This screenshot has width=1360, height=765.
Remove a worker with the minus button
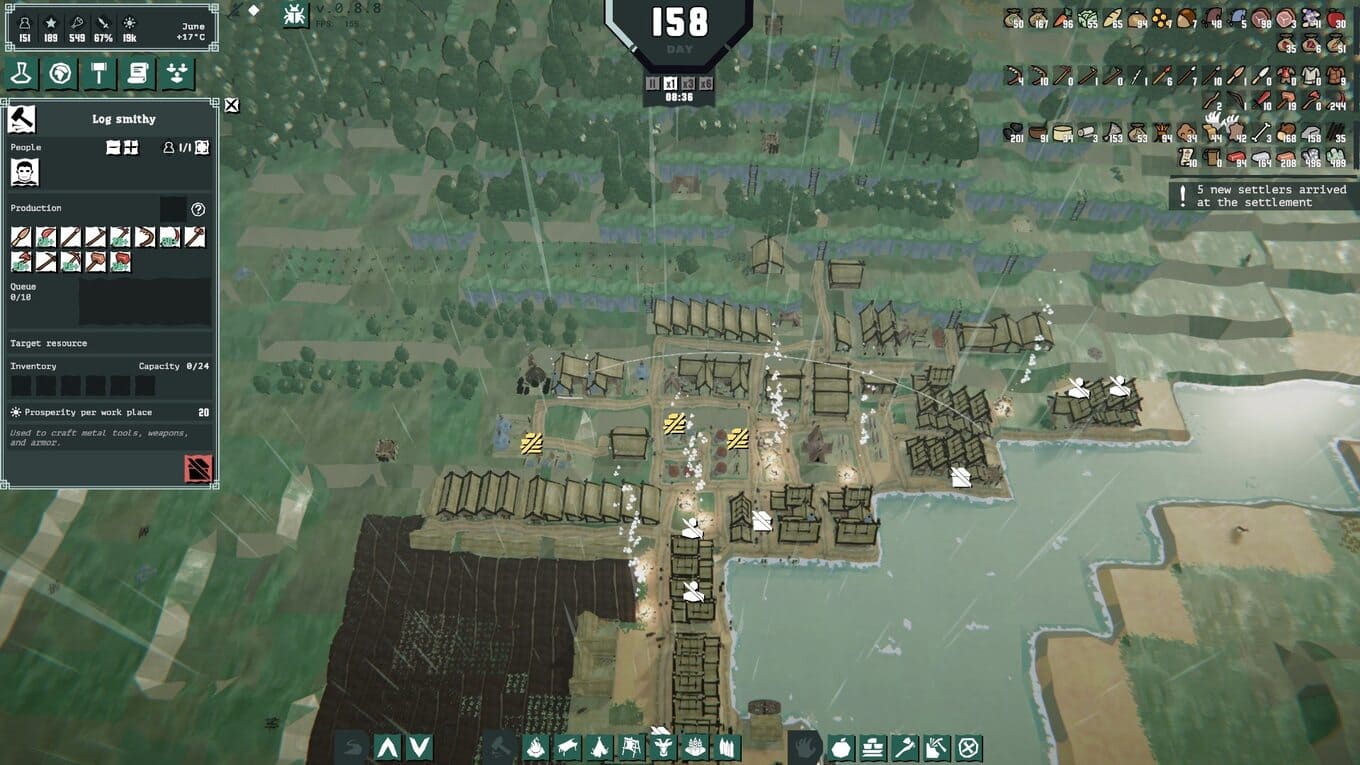click(x=114, y=147)
